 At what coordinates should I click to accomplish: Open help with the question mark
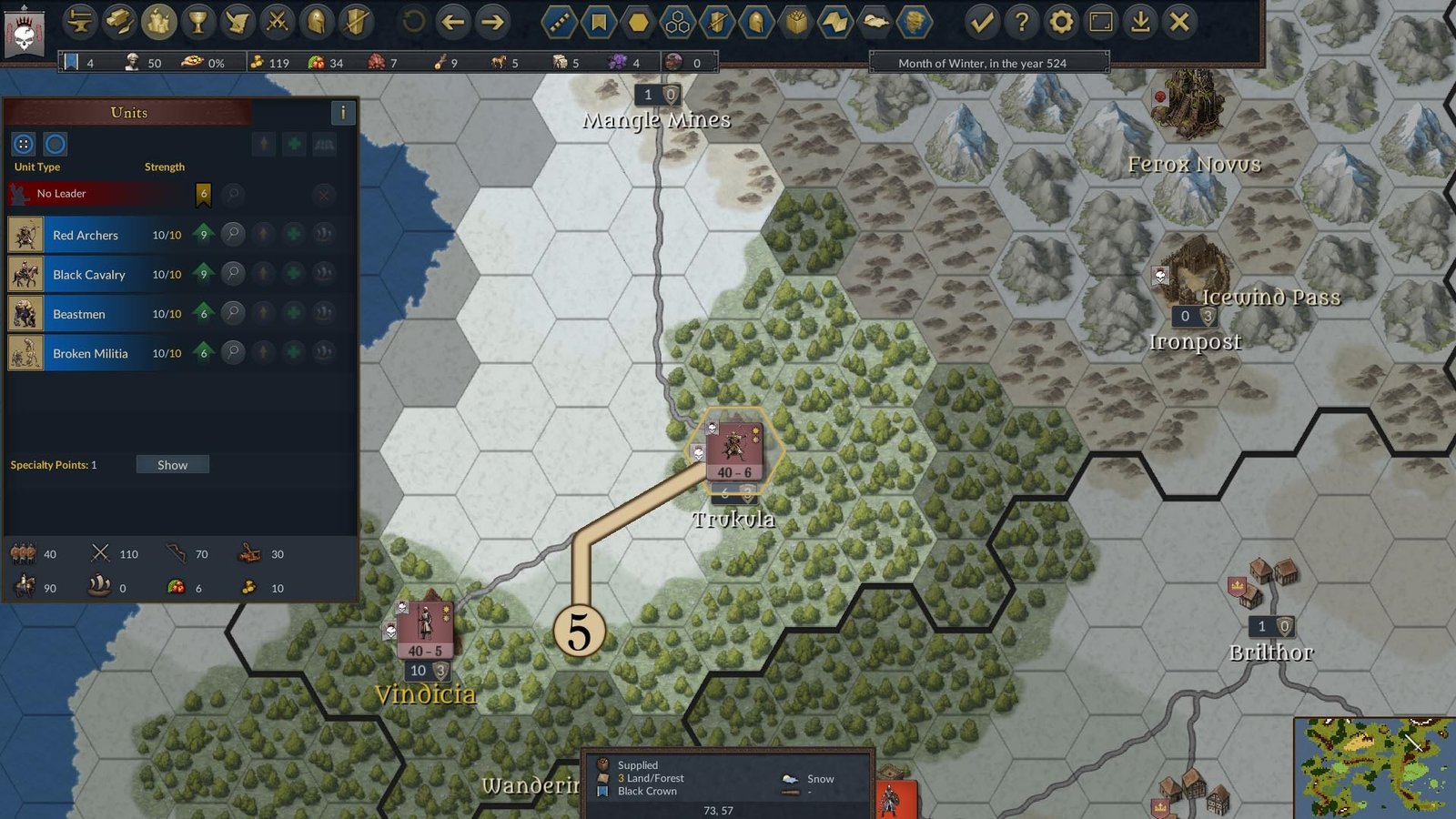[1021, 22]
